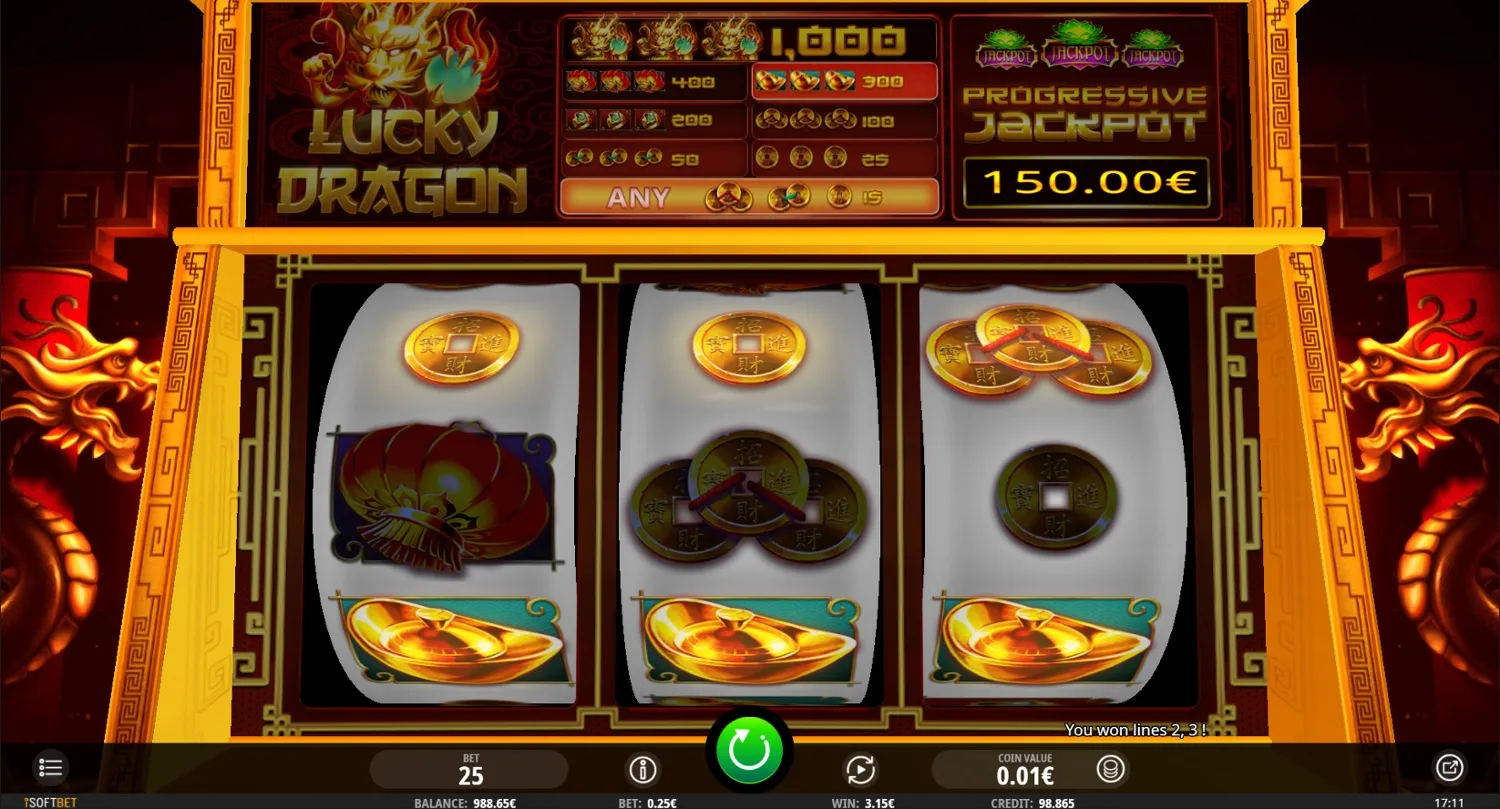Open the paytable with the info icon
The width and height of the screenshot is (1500, 809).
coord(643,769)
